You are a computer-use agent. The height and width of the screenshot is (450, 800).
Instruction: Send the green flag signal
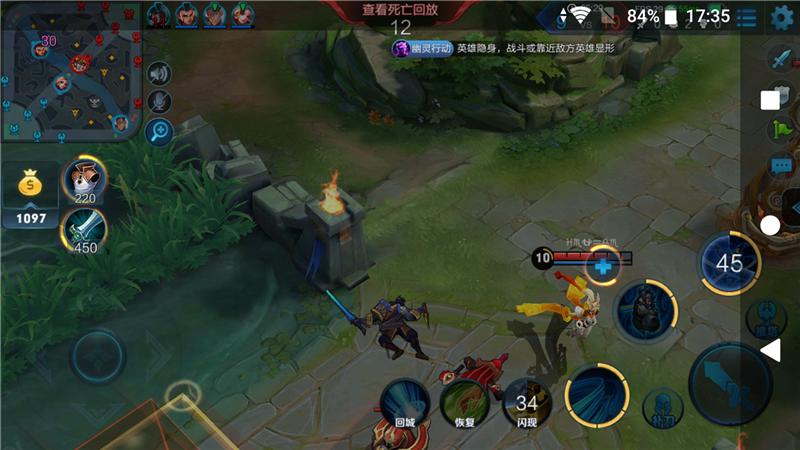tap(780, 129)
